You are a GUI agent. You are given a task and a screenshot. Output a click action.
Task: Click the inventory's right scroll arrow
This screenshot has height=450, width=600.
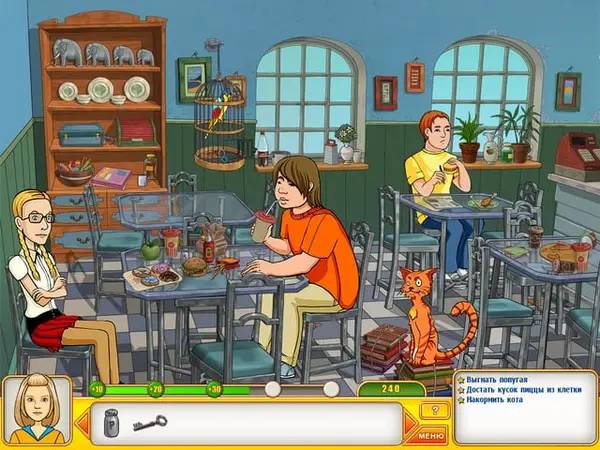(x=410, y=422)
